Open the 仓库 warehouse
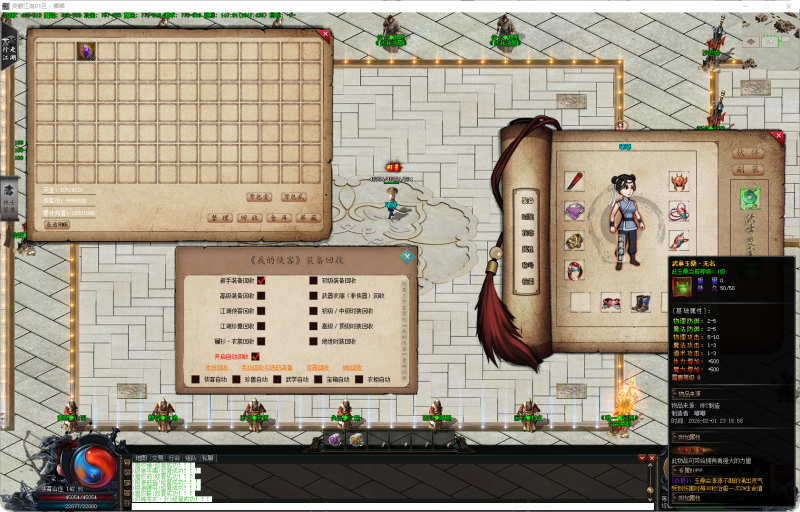The height and width of the screenshot is (512, 800). (x=279, y=217)
